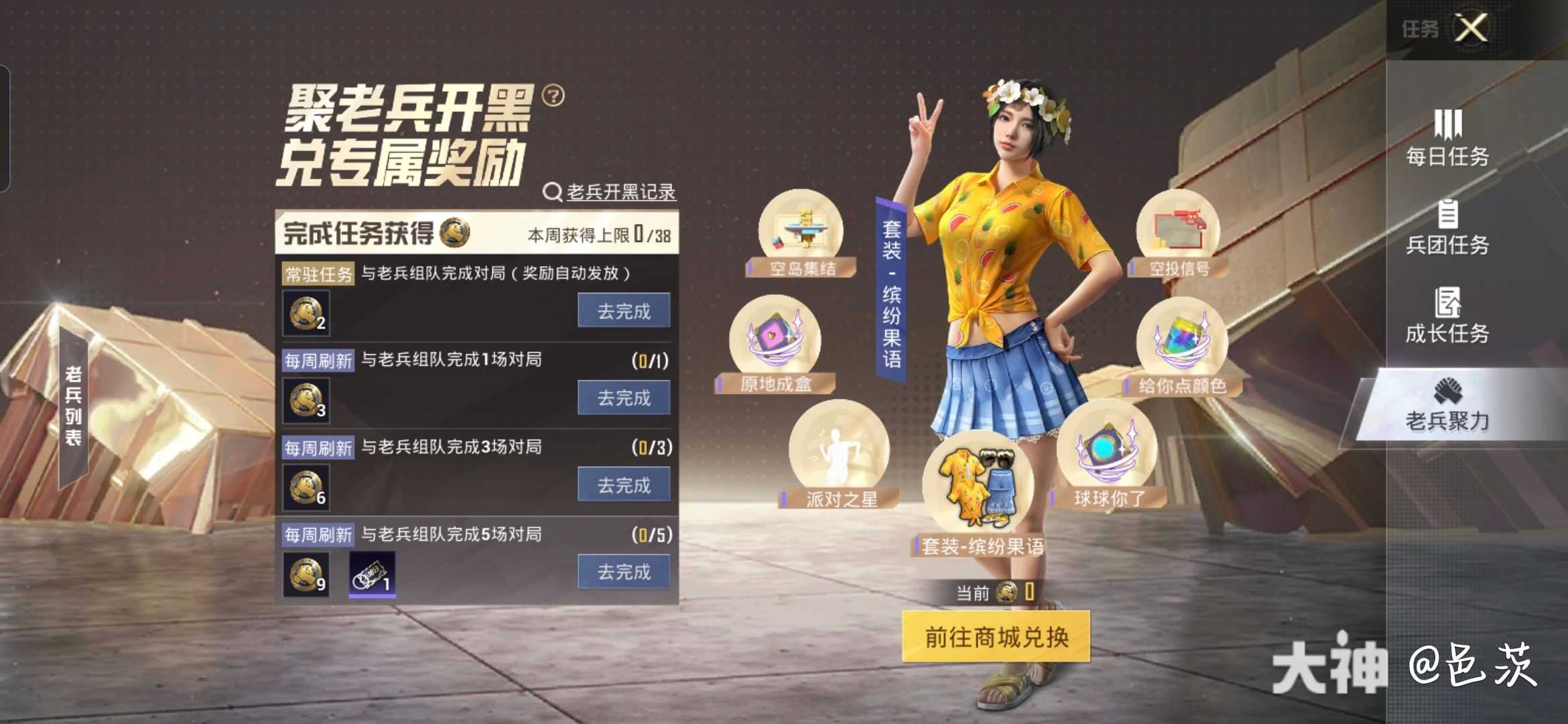1568x724 pixels.
Task: Check the 0/5 match progress indicator
Action: (651, 533)
